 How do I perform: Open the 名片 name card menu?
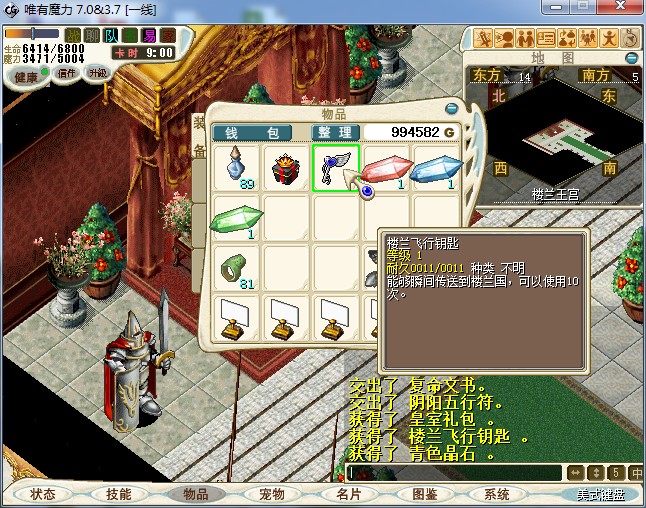pos(348,494)
